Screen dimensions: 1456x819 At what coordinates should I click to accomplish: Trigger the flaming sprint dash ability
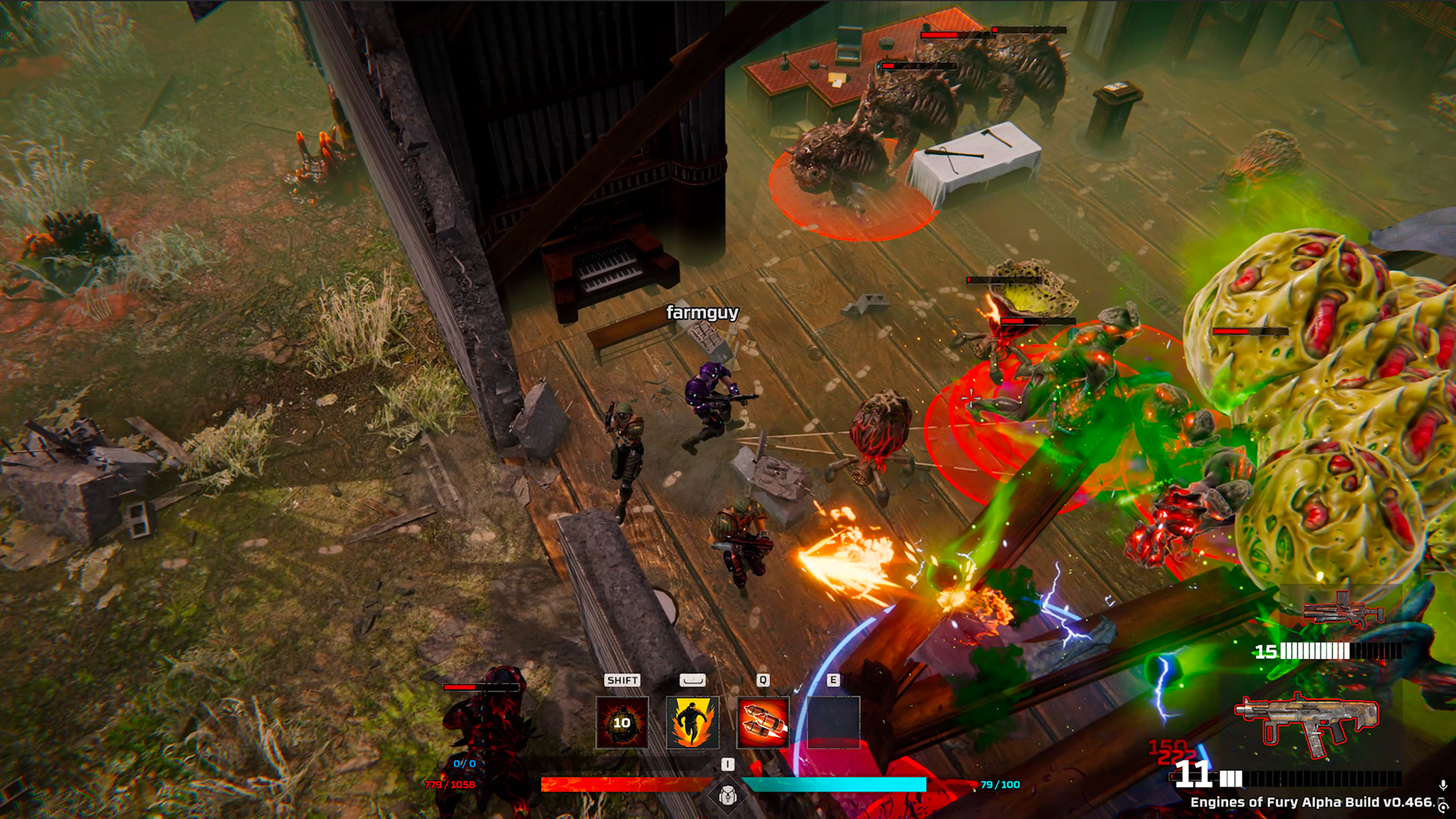coord(692,722)
